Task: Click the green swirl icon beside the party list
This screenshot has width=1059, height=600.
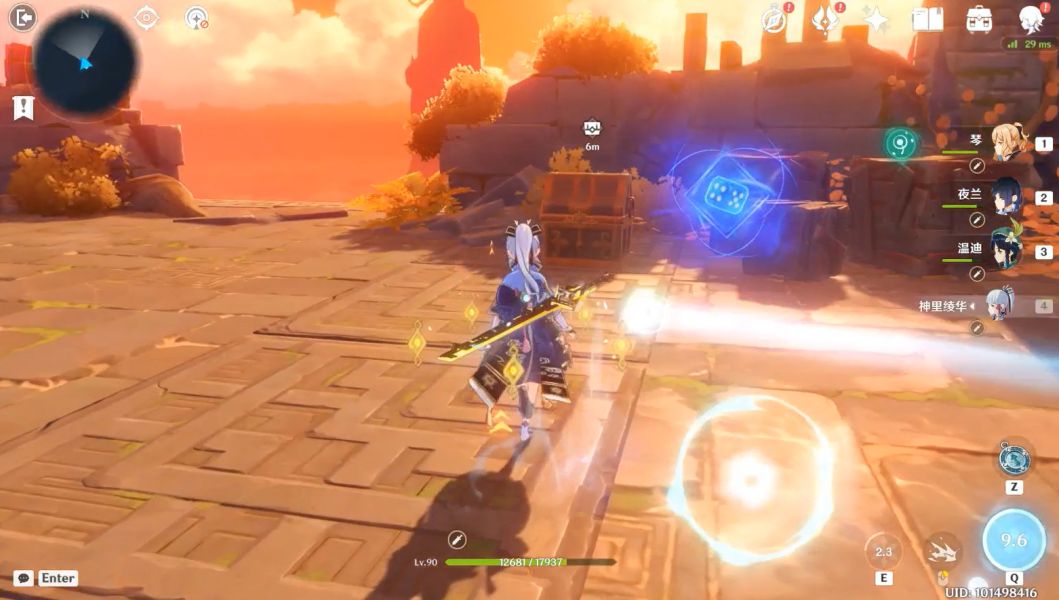Action: (x=901, y=144)
